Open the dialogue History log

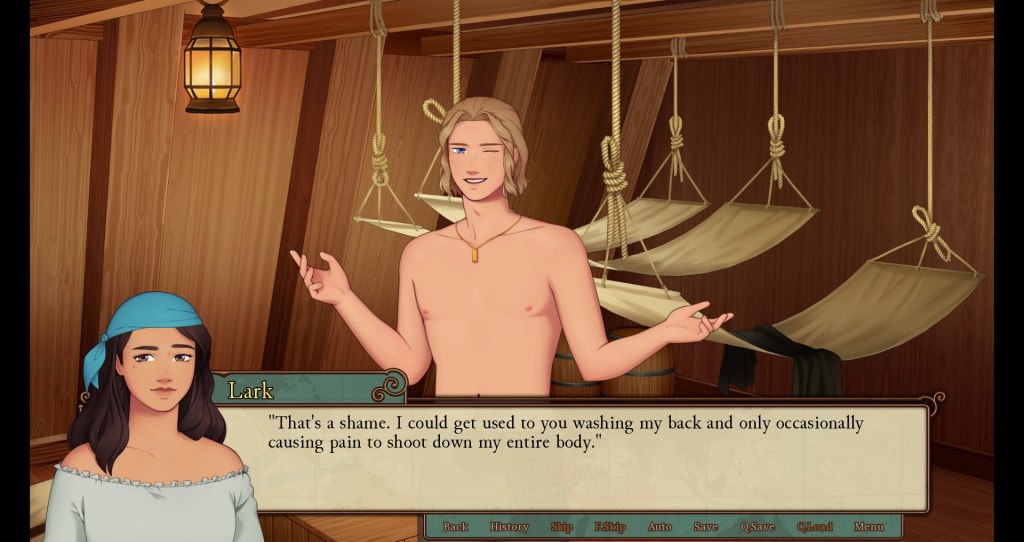[509, 527]
